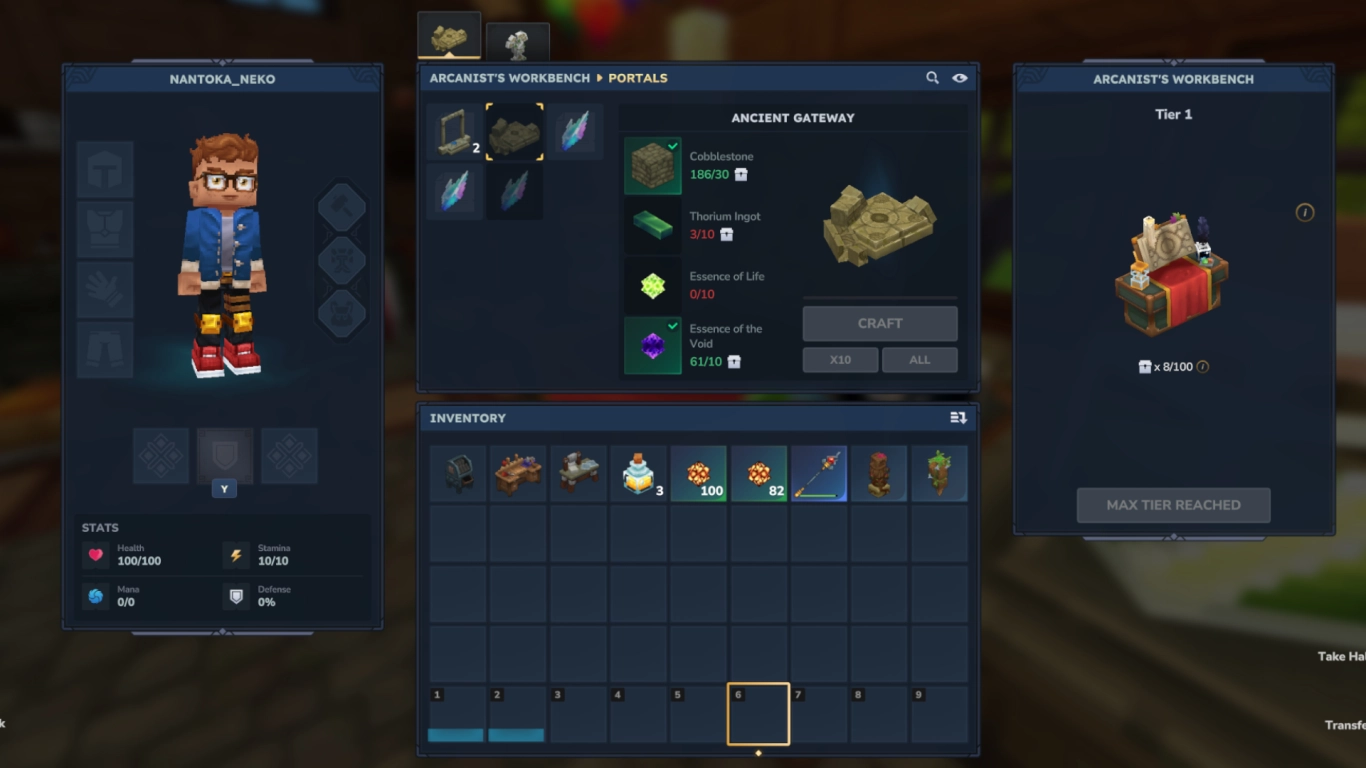Expand the info tooltip with the (i) icon
Viewport: 1366px width, 768px height.
1306,213
